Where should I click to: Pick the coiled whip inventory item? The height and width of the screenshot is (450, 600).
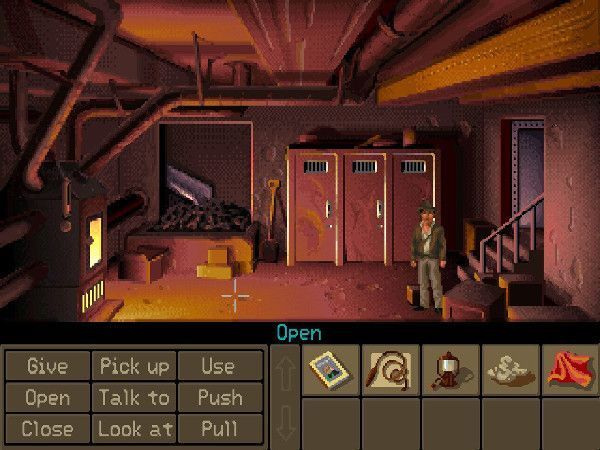click(390, 370)
